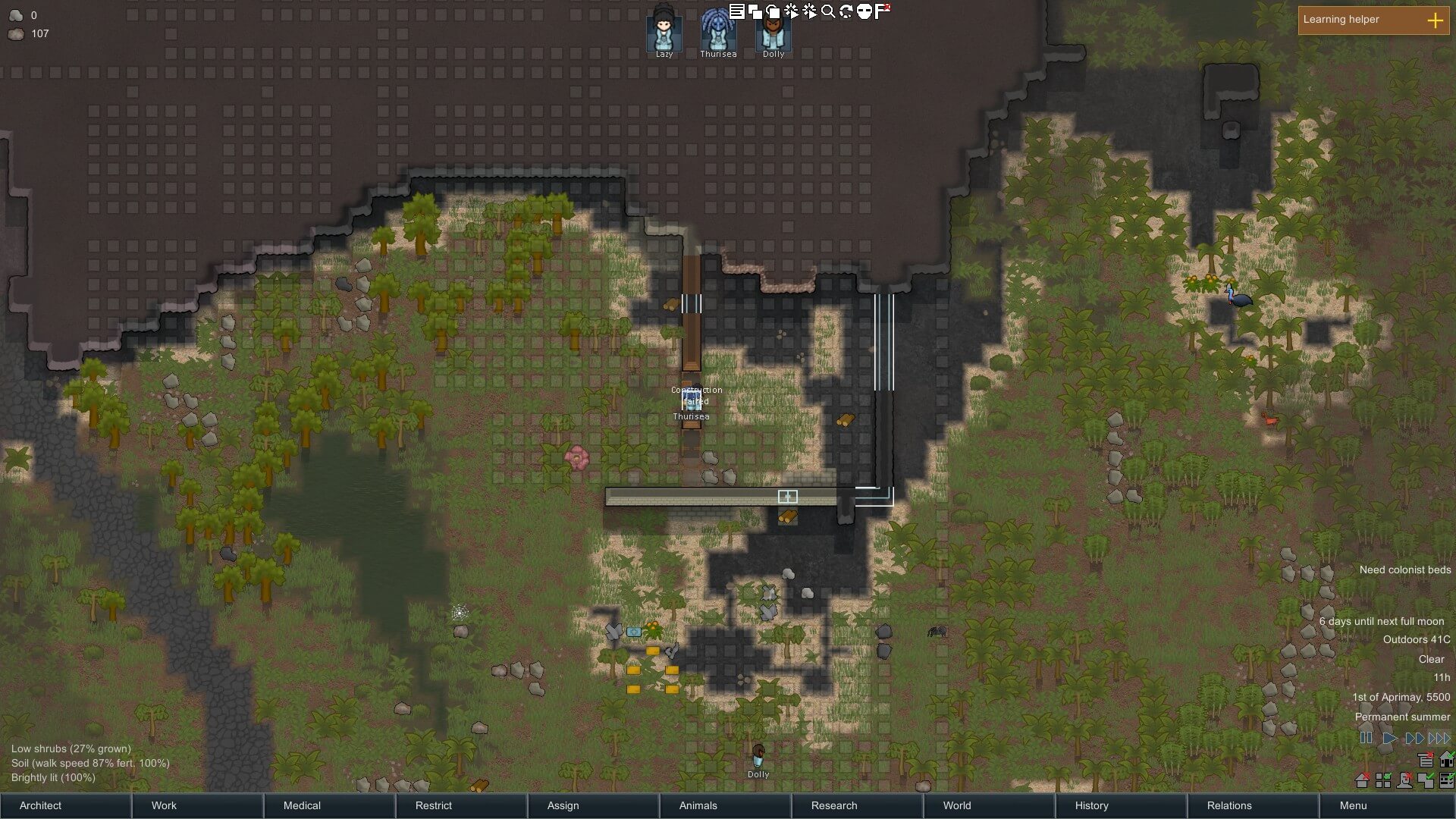Open the Restrict tab
Viewport: 1456px width, 819px height.
click(461, 805)
